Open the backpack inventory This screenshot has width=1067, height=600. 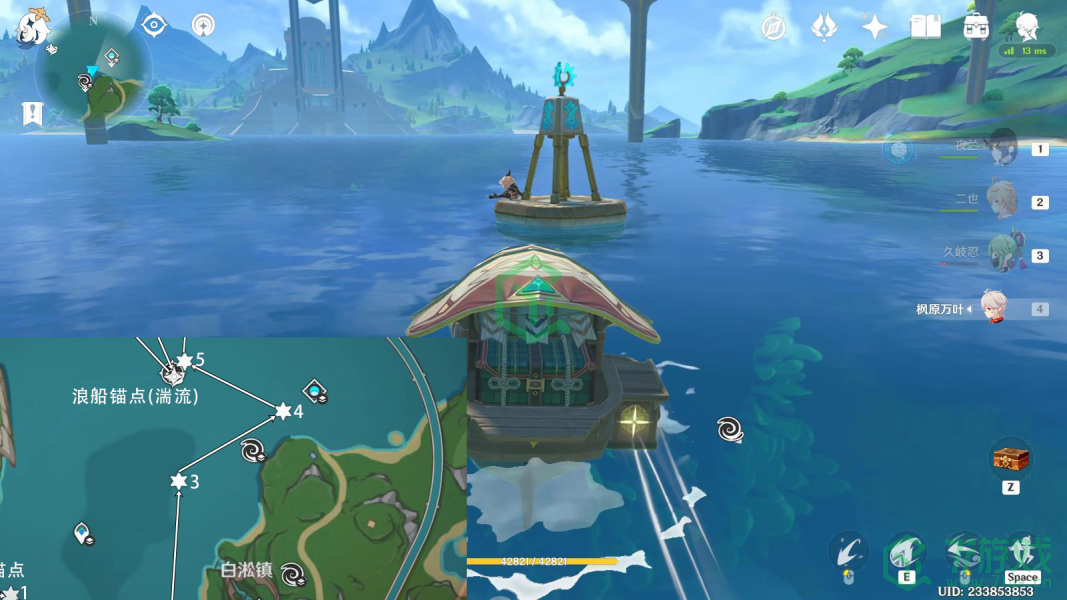pos(976,27)
